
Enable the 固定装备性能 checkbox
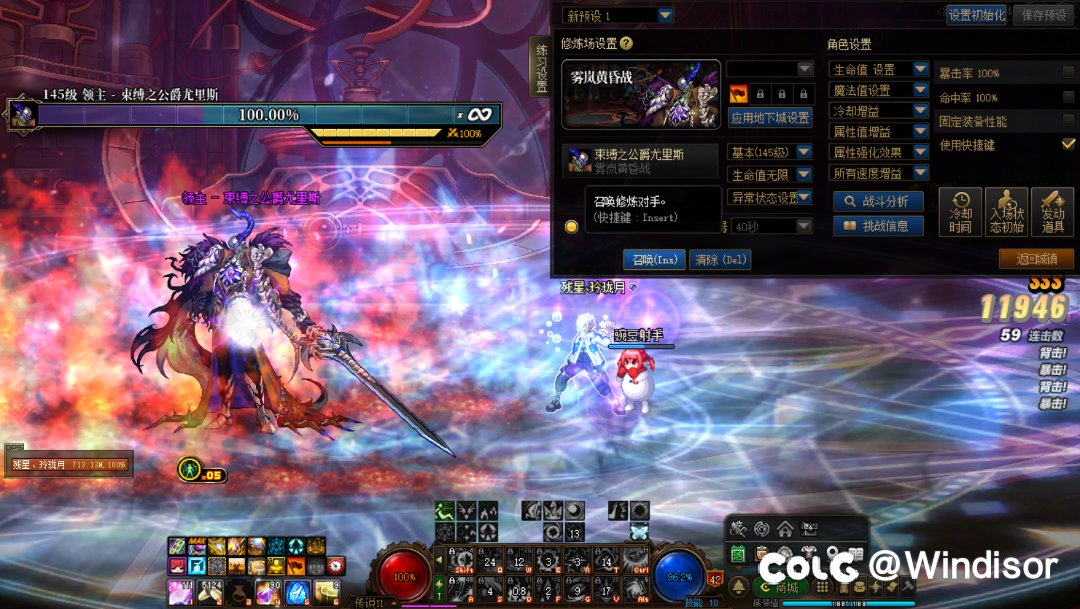point(1069,121)
